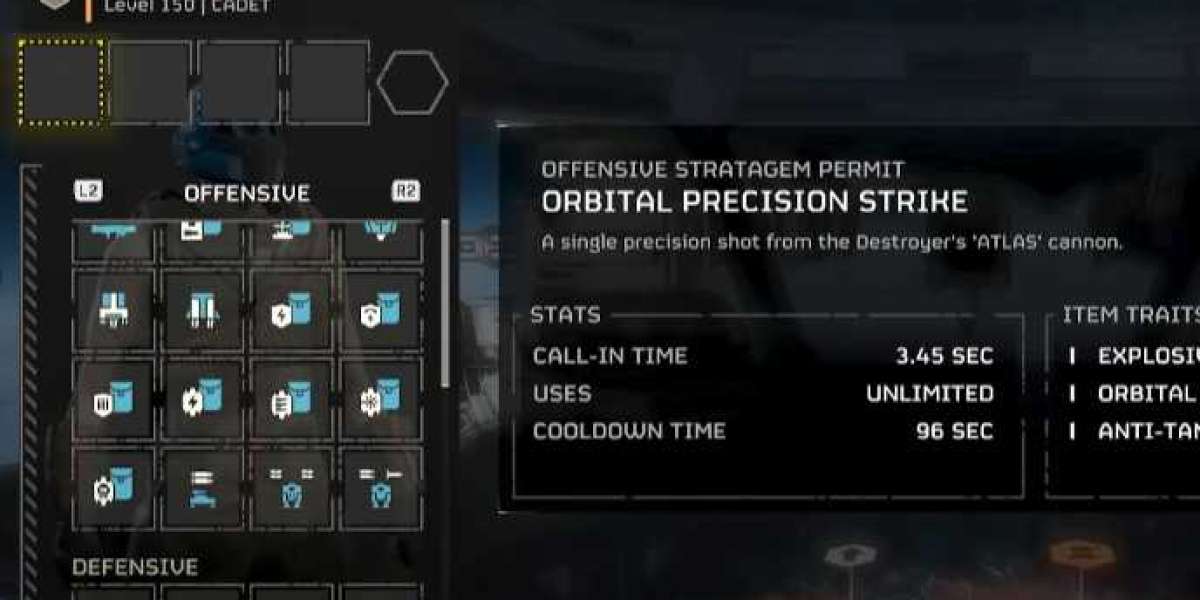Select the striped shield backpack stratagem
The width and height of the screenshot is (1200, 600).
click(113, 400)
